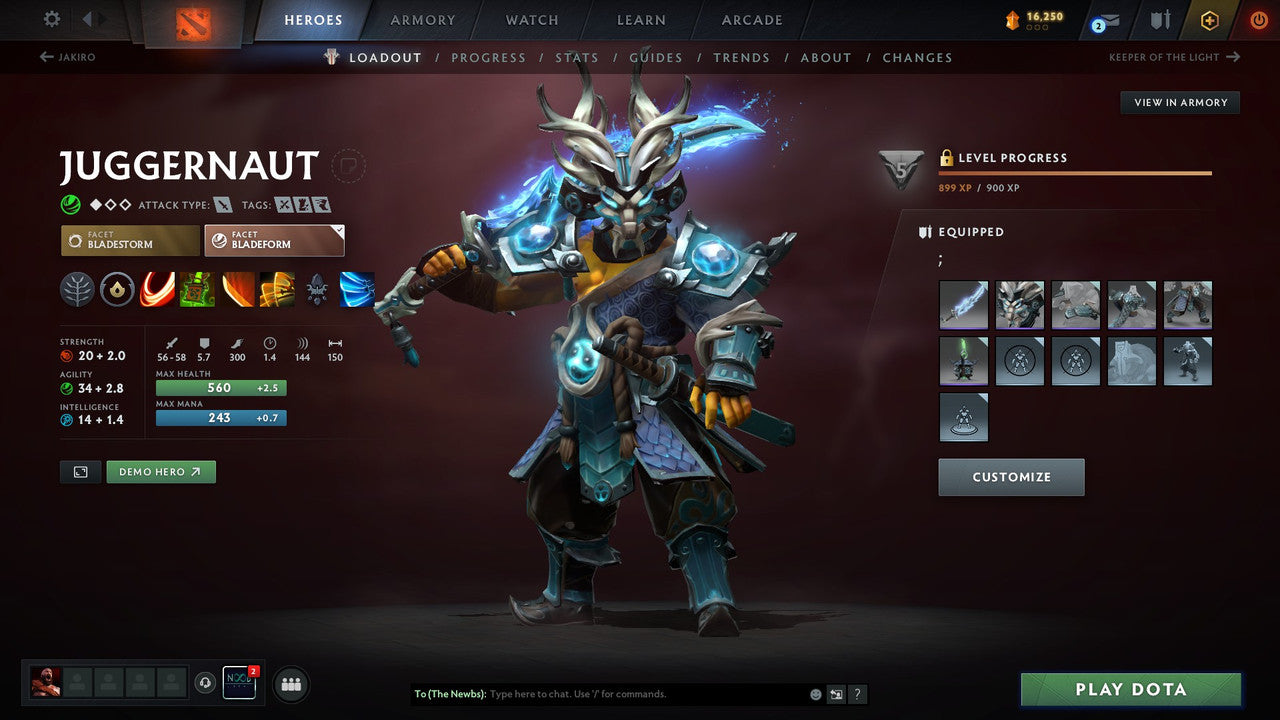Switch to the STATS tab
1280x720 pixels.
(577, 57)
